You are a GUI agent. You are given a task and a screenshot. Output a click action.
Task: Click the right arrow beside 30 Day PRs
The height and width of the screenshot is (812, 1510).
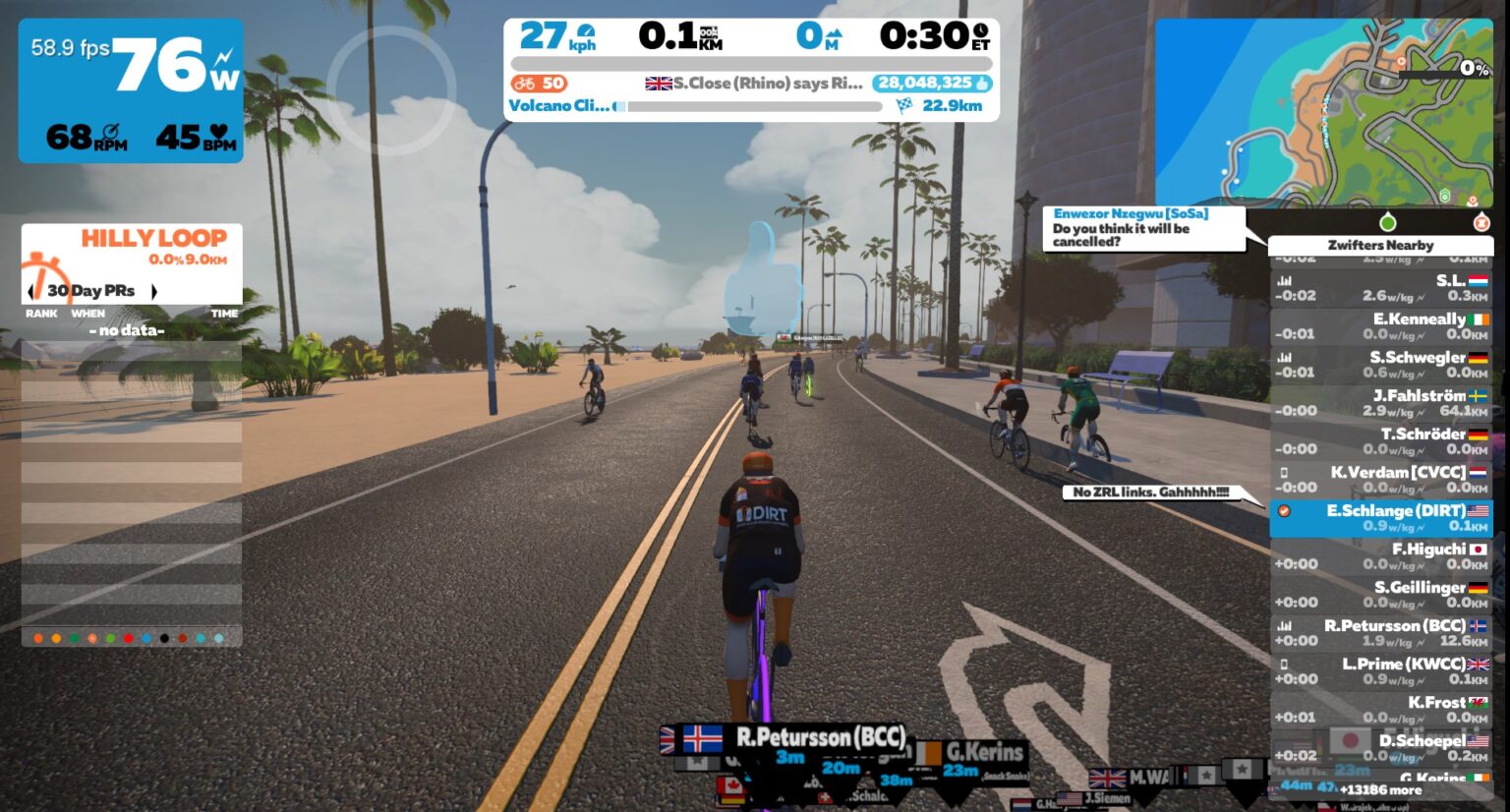(x=153, y=291)
